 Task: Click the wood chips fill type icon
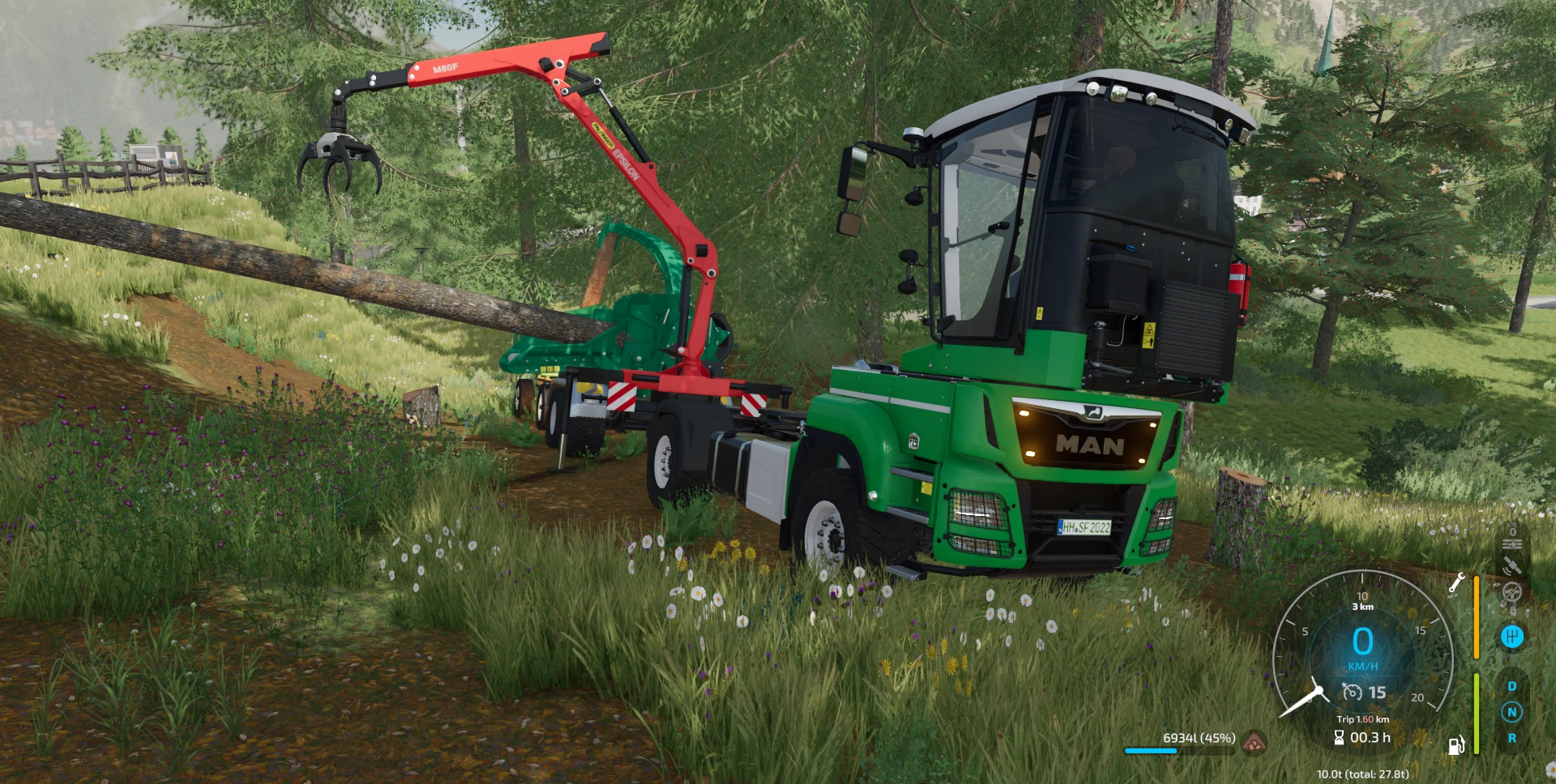[x=1254, y=739]
